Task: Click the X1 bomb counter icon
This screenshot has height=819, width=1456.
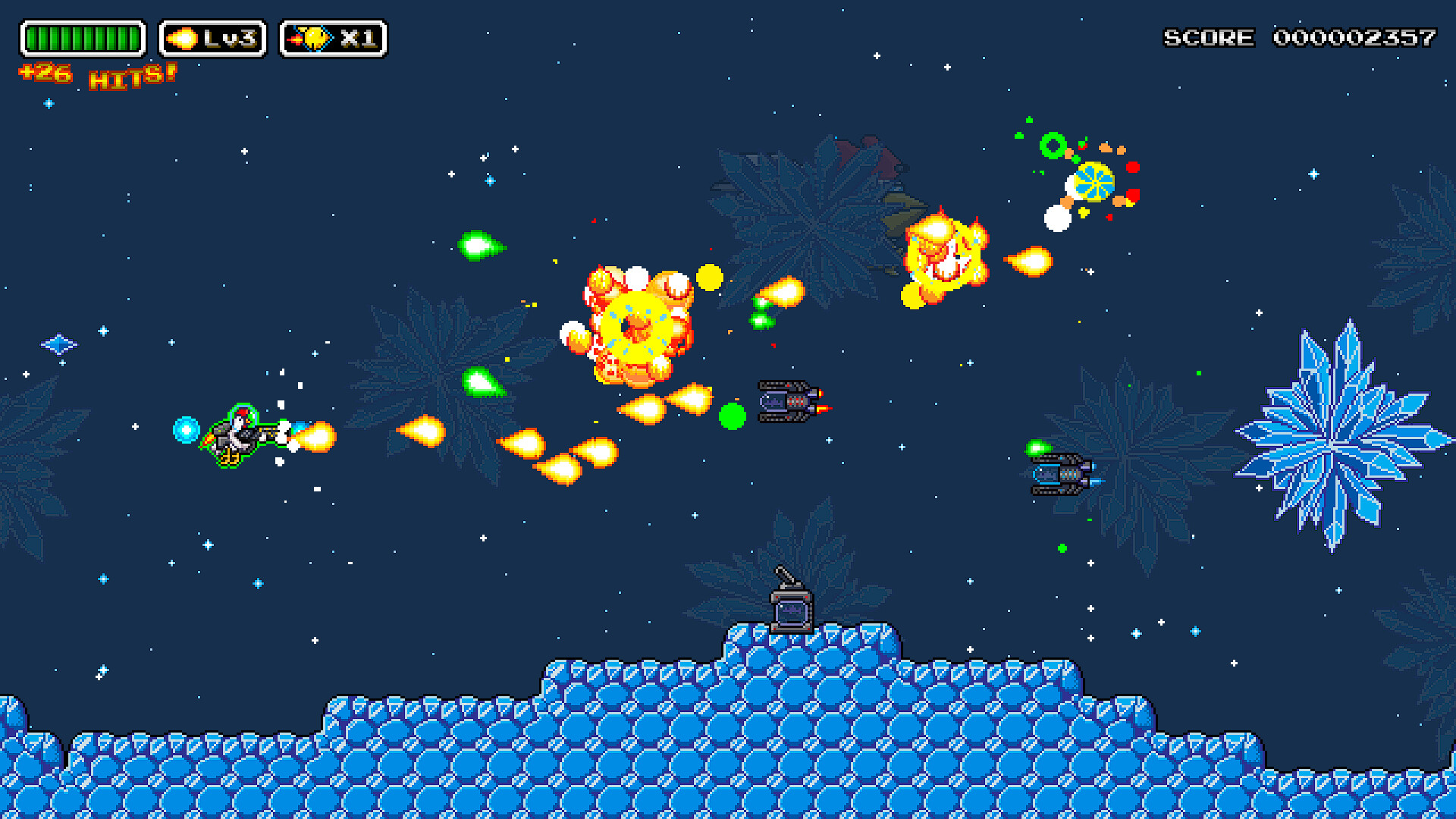Action: (x=331, y=36)
